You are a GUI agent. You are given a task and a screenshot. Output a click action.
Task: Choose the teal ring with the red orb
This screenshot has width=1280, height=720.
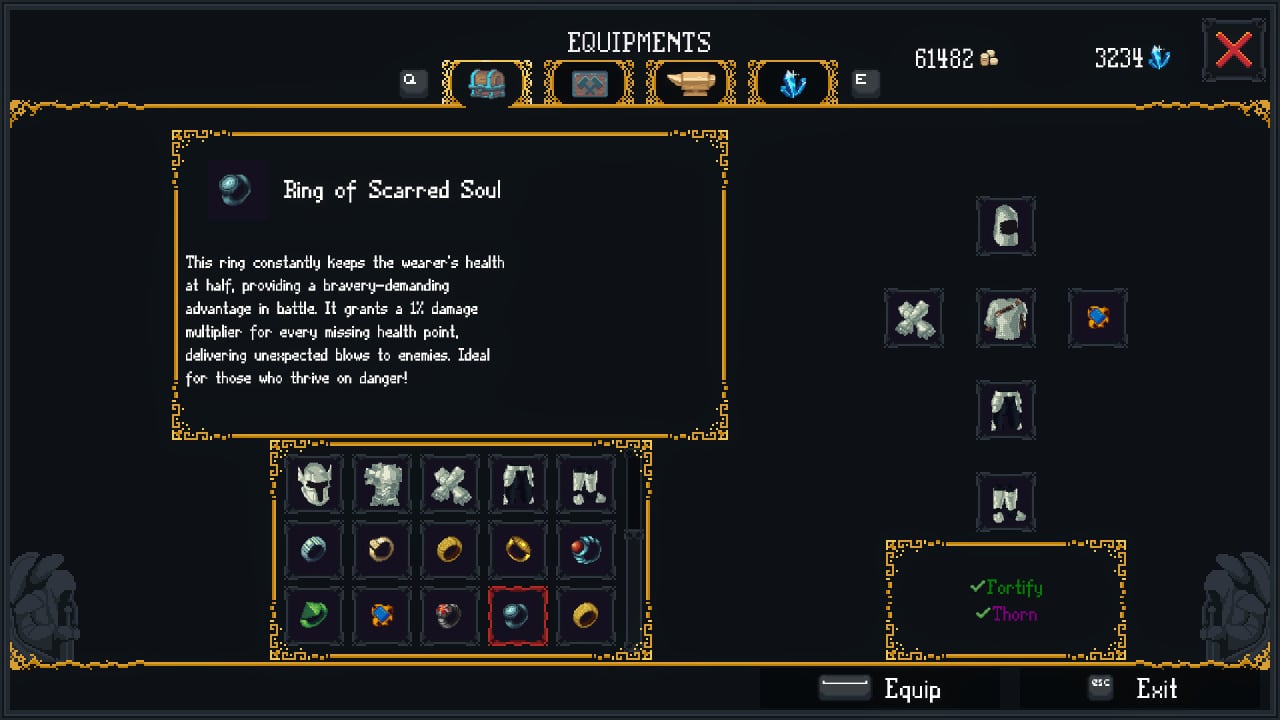(x=585, y=549)
